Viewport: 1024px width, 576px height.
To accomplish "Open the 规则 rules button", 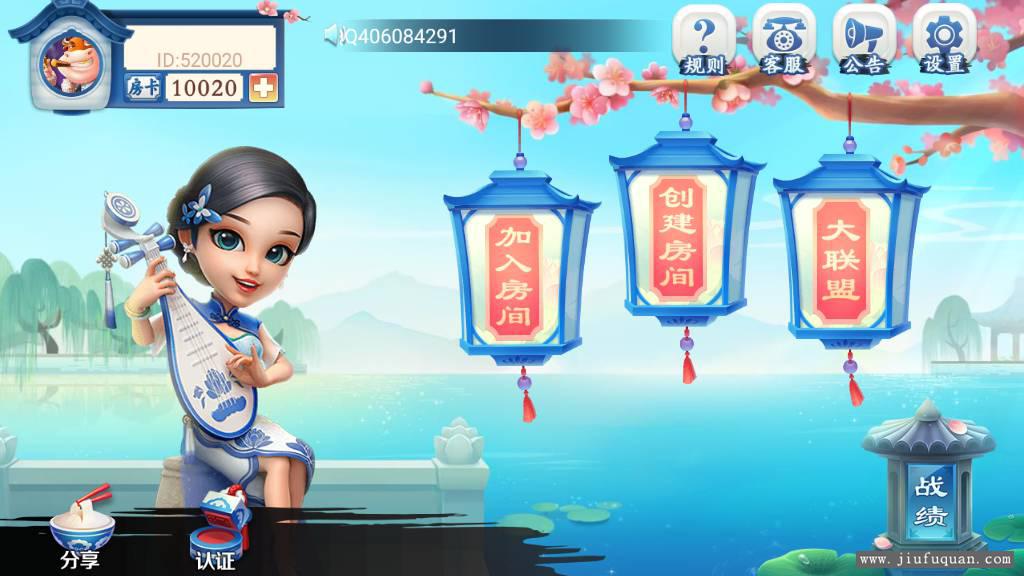I will pos(703,40).
